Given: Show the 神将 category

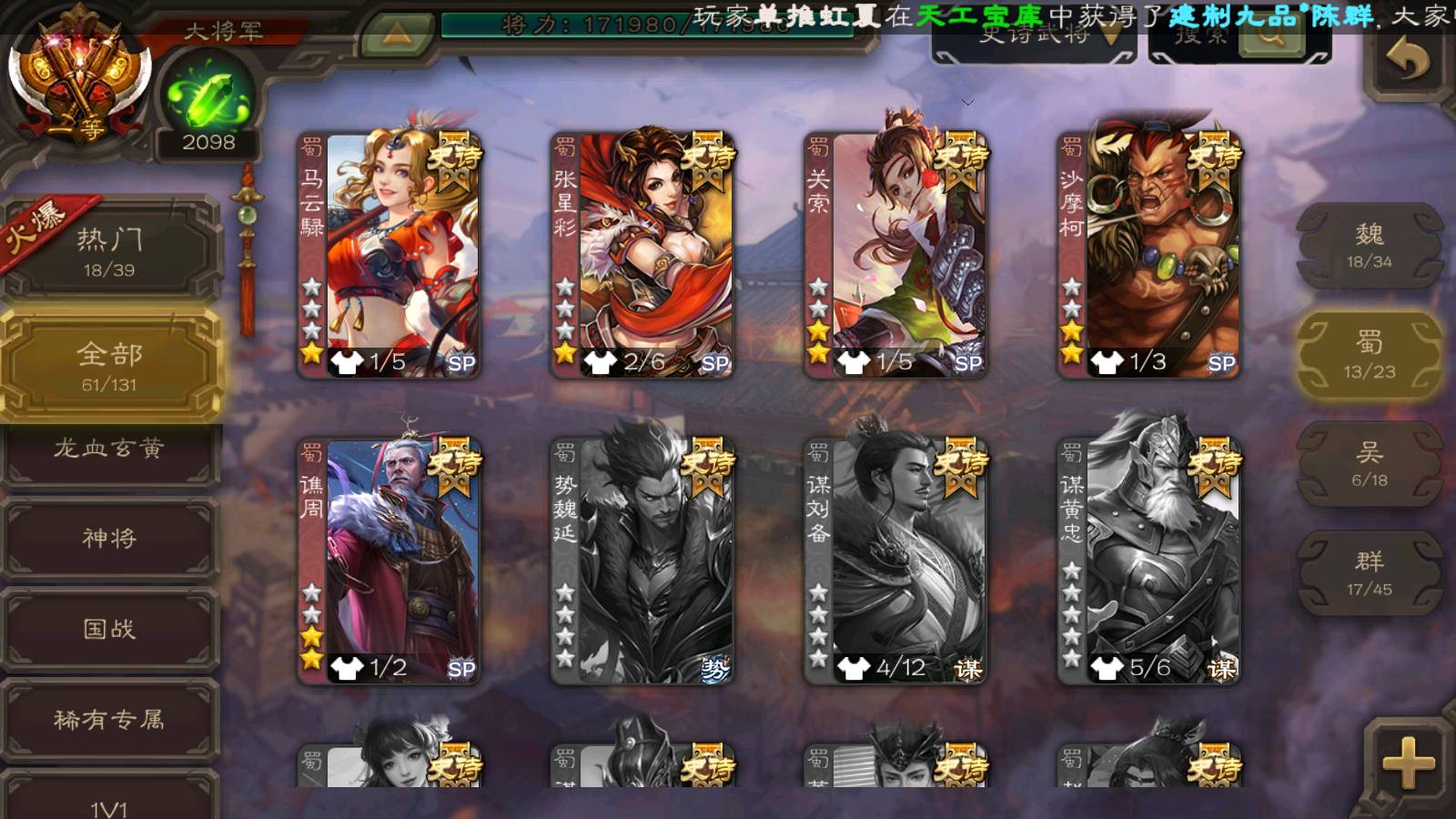Looking at the screenshot, I should [x=109, y=538].
